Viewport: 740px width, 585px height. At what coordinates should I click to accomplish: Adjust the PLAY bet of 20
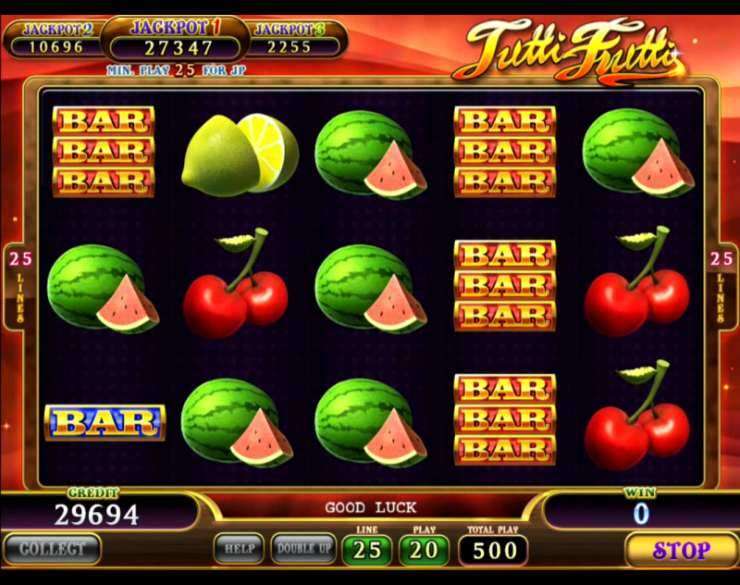point(425,549)
